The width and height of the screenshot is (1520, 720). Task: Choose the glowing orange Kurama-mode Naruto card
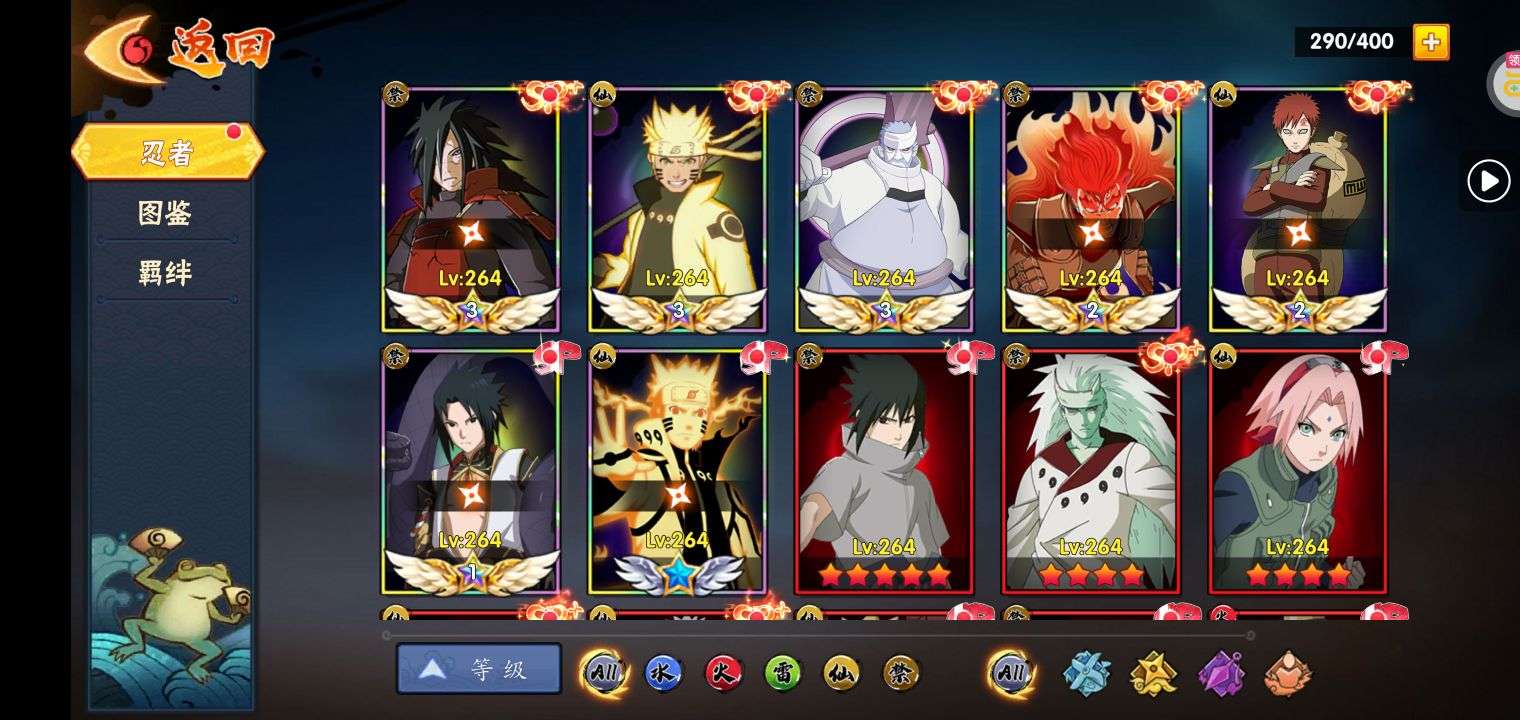tap(677, 470)
